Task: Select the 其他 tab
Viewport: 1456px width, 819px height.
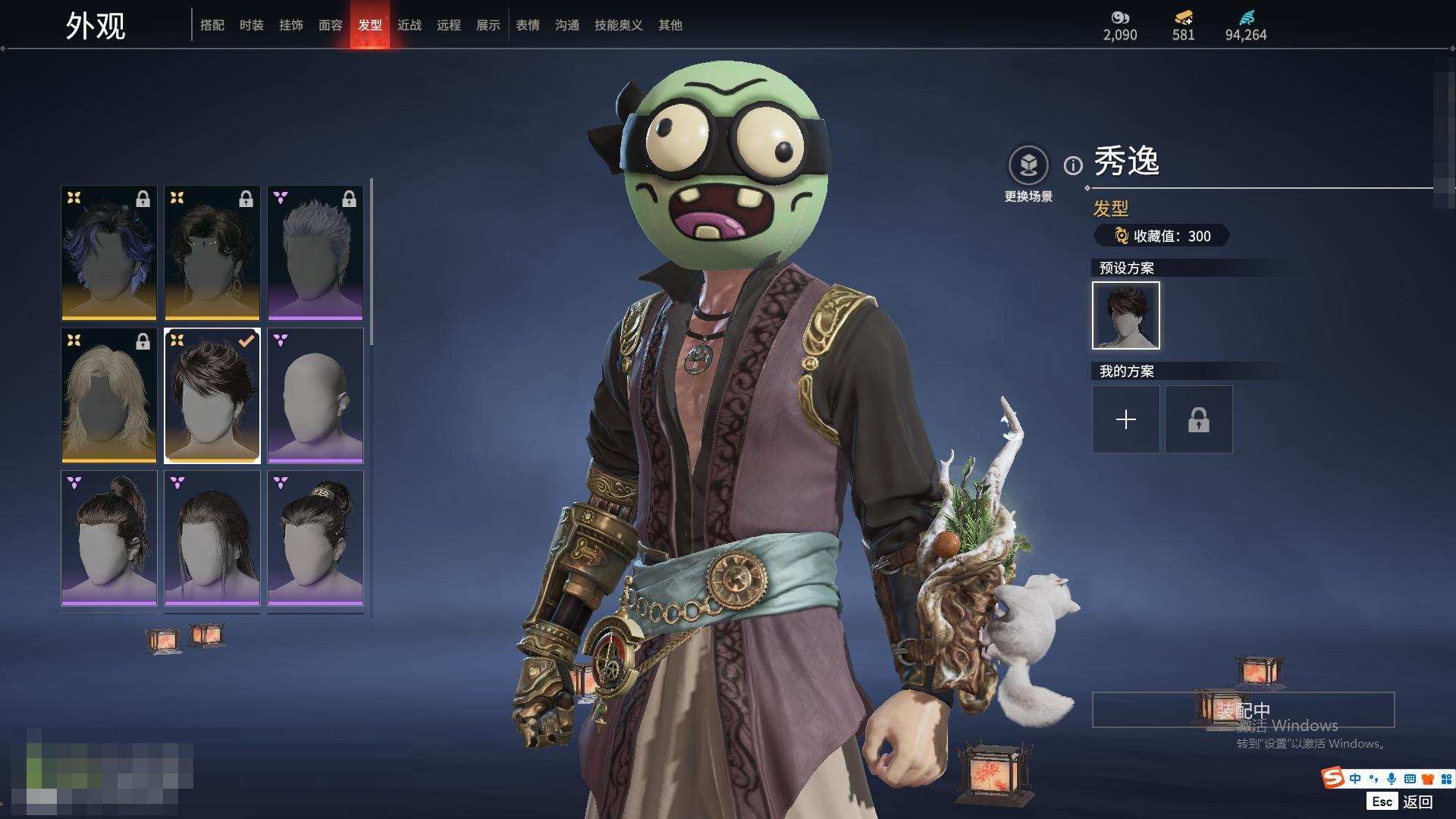Action: point(670,25)
